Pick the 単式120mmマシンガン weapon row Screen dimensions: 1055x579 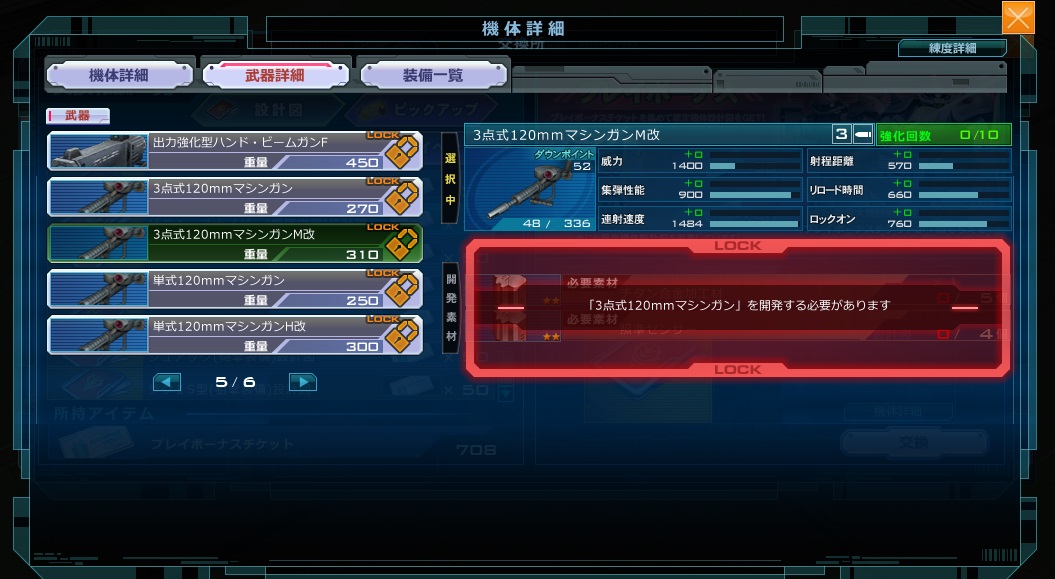click(x=235, y=289)
